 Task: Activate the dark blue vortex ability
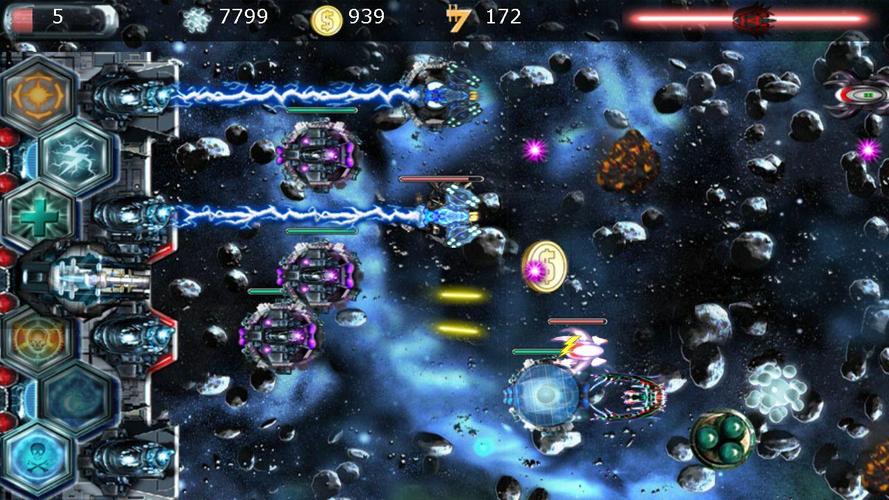tap(77, 397)
